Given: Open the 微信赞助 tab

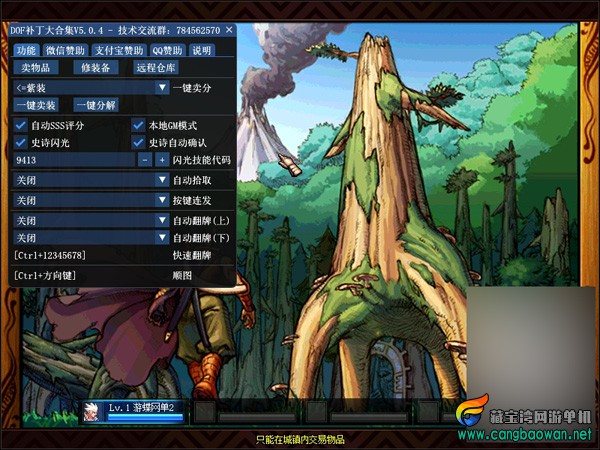Looking at the screenshot, I should pos(65,49).
